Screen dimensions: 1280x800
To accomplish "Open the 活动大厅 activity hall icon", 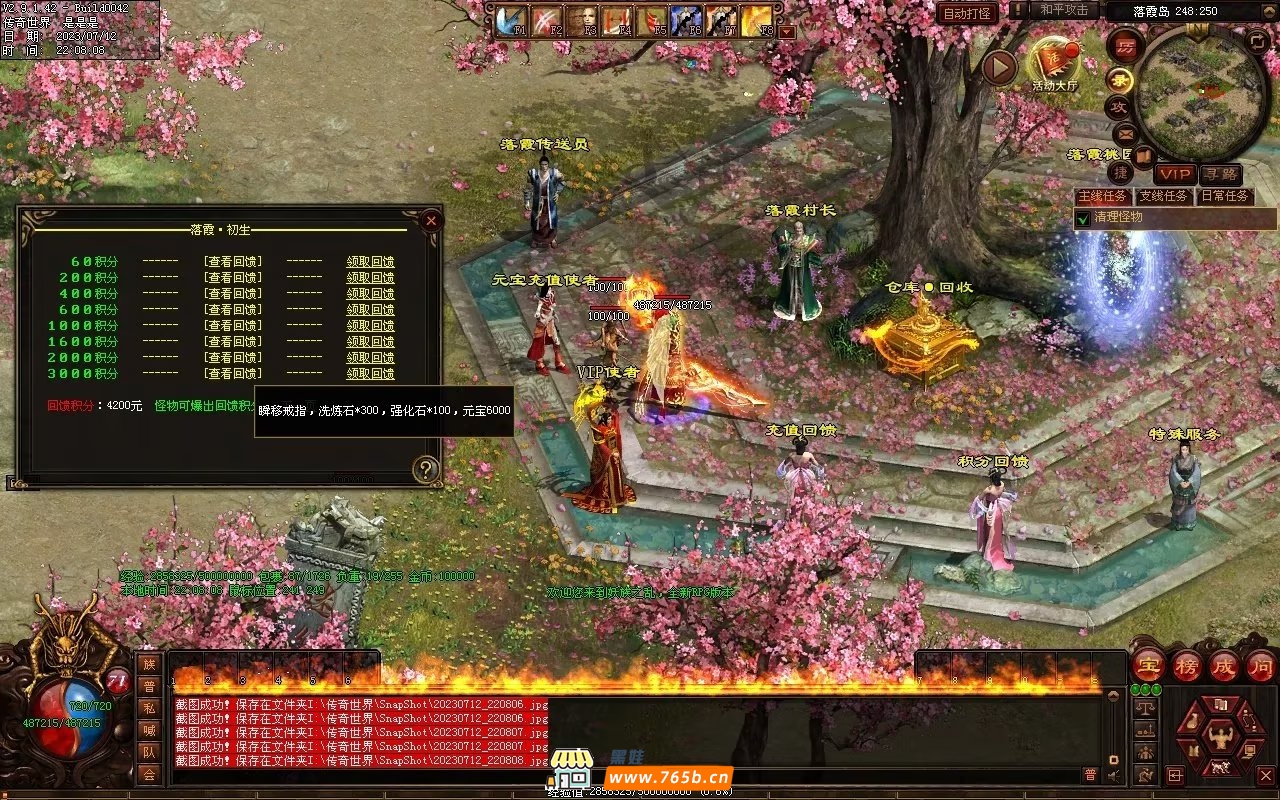I will point(1055,63).
